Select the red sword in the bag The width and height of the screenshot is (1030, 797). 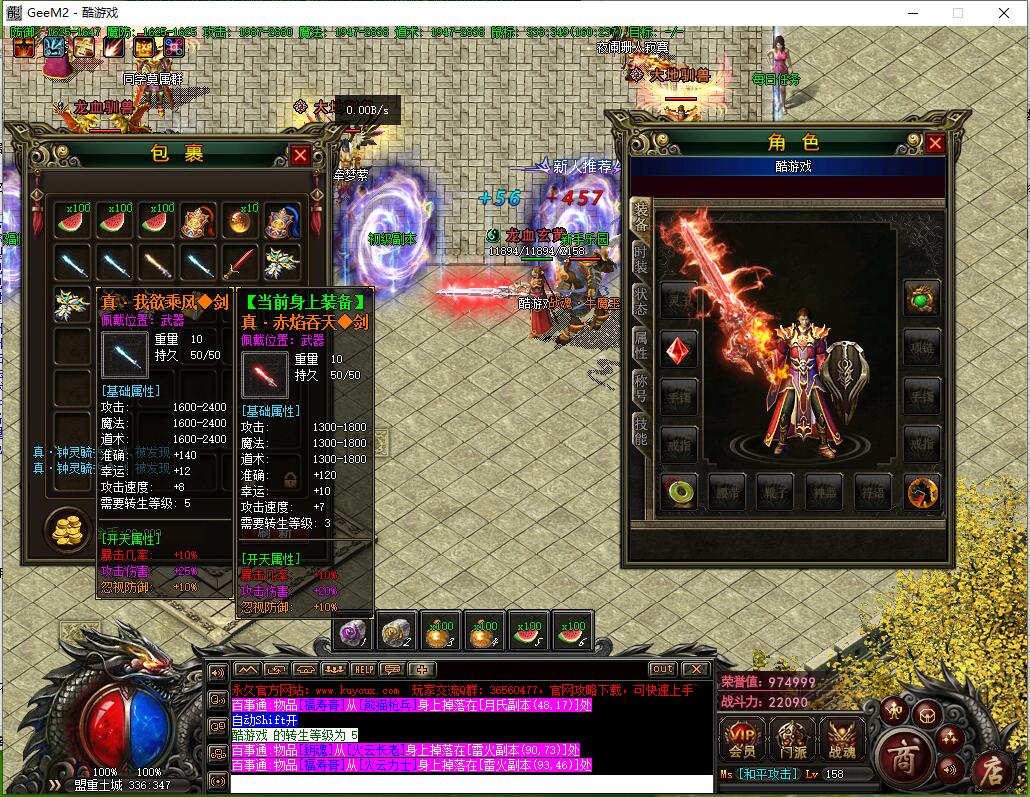click(x=241, y=263)
